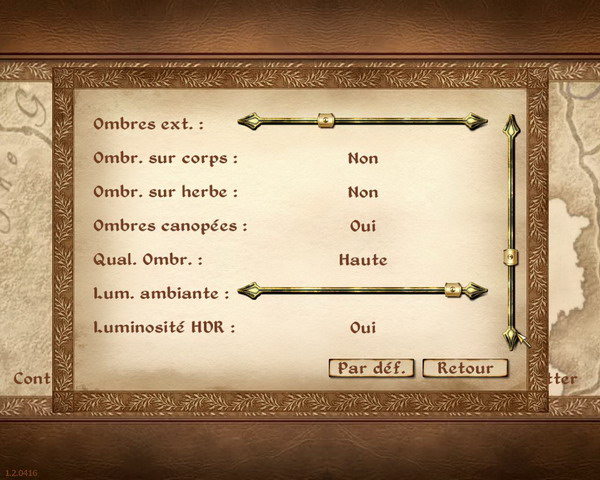Click the right arrow of Ombres ext. slider
600x480 pixels.
[x=477, y=122]
